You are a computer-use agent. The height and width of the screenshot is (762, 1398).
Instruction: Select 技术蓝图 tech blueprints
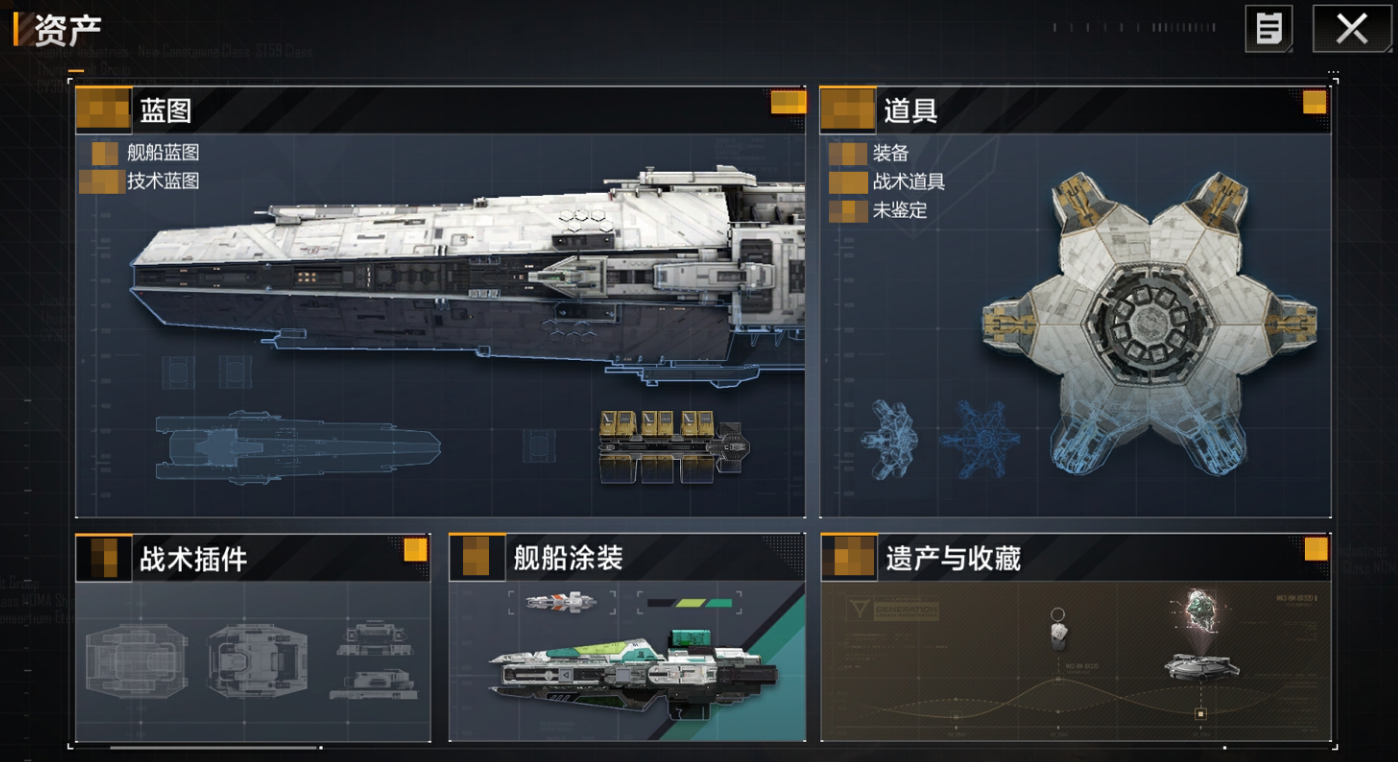click(162, 181)
